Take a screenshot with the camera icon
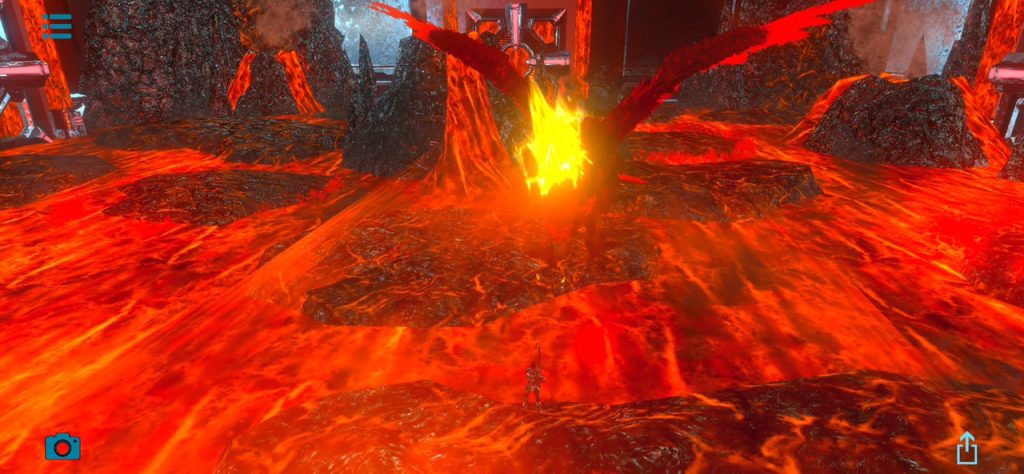Image resolution: width=1024 pixels, height=474 pixels. (x=62, y=446)
